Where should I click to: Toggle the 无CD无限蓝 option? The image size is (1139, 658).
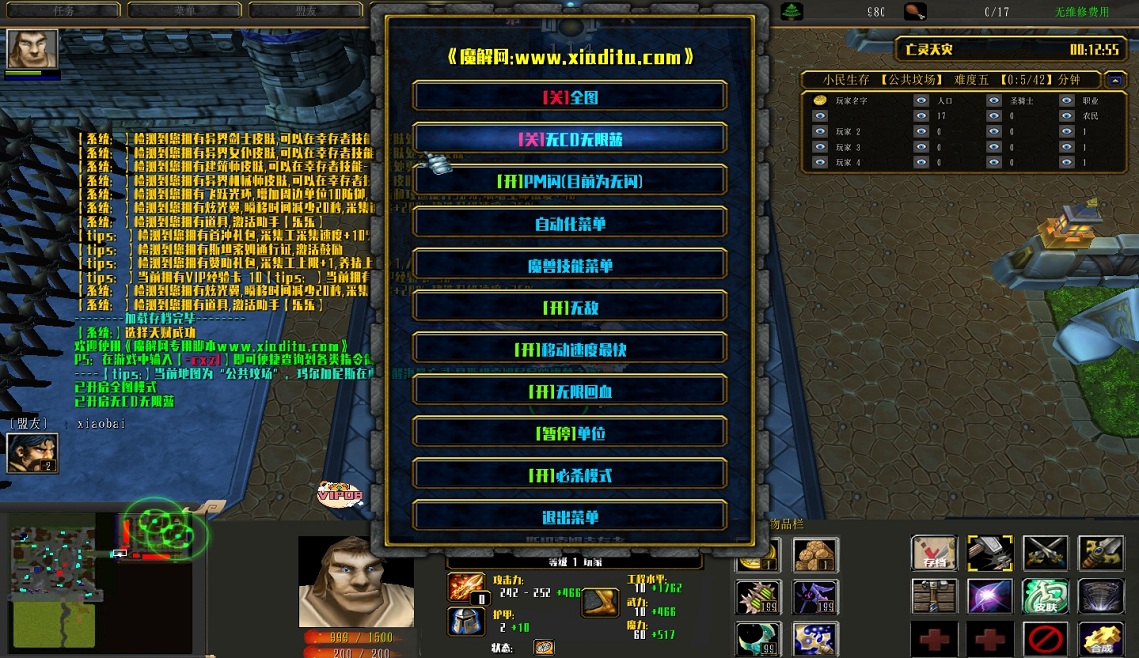569,139
